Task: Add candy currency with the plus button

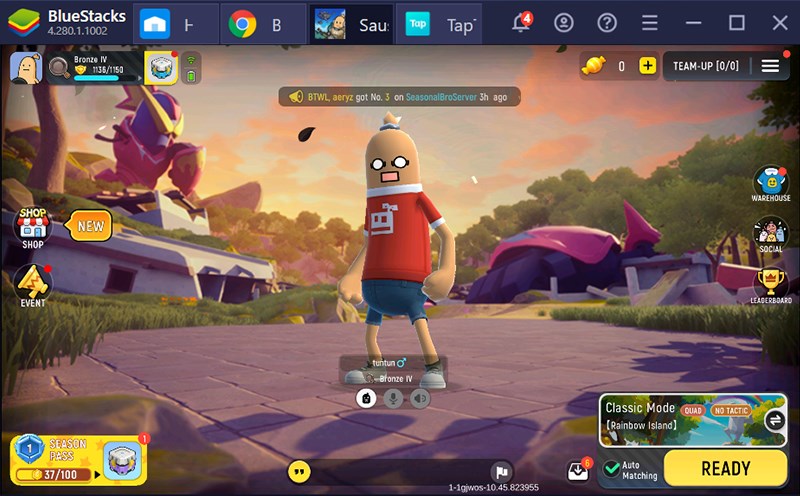Action: coord(647,66)
